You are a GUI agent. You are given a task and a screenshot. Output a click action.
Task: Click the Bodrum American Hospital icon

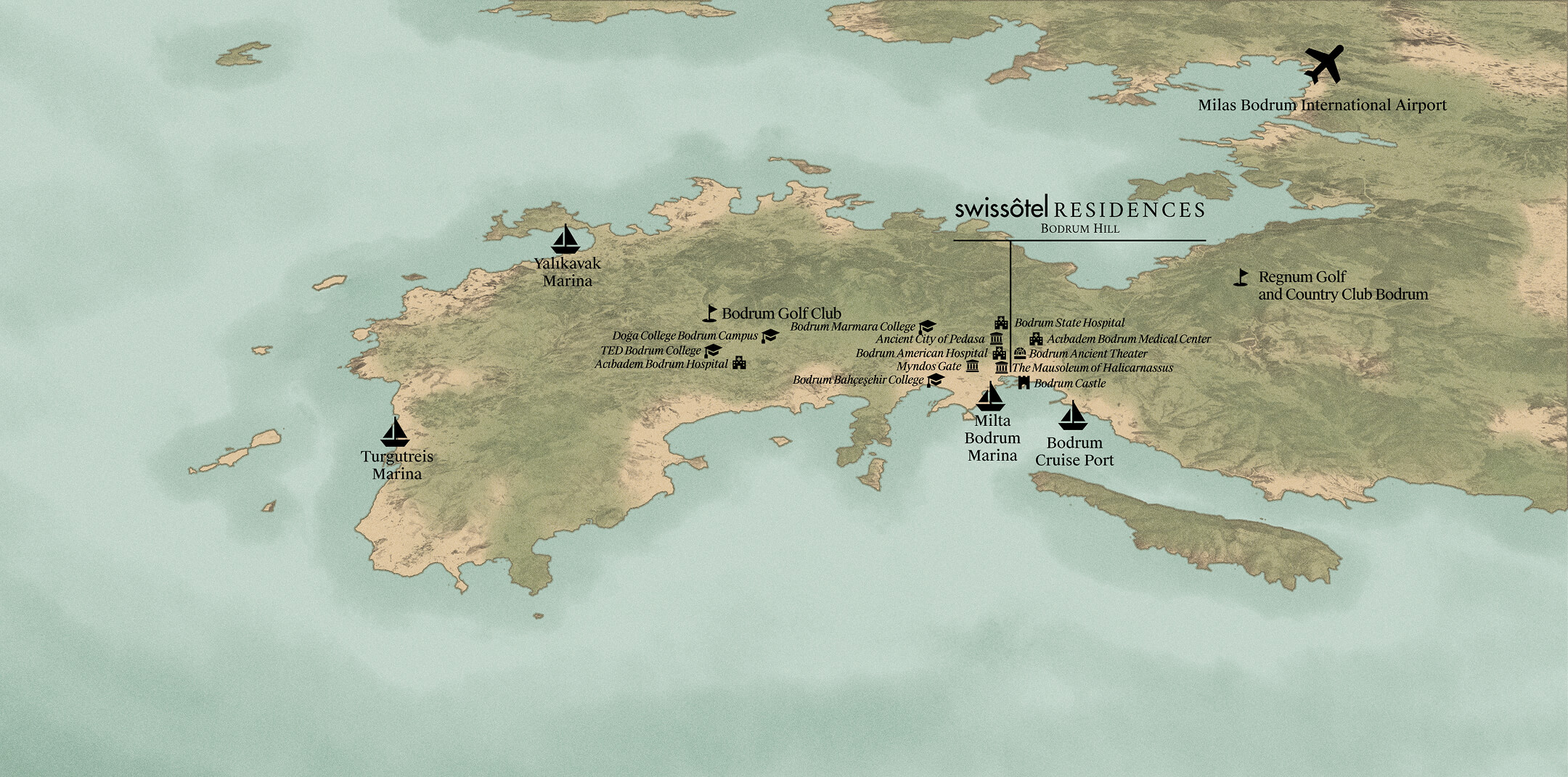click(1000, 353)
